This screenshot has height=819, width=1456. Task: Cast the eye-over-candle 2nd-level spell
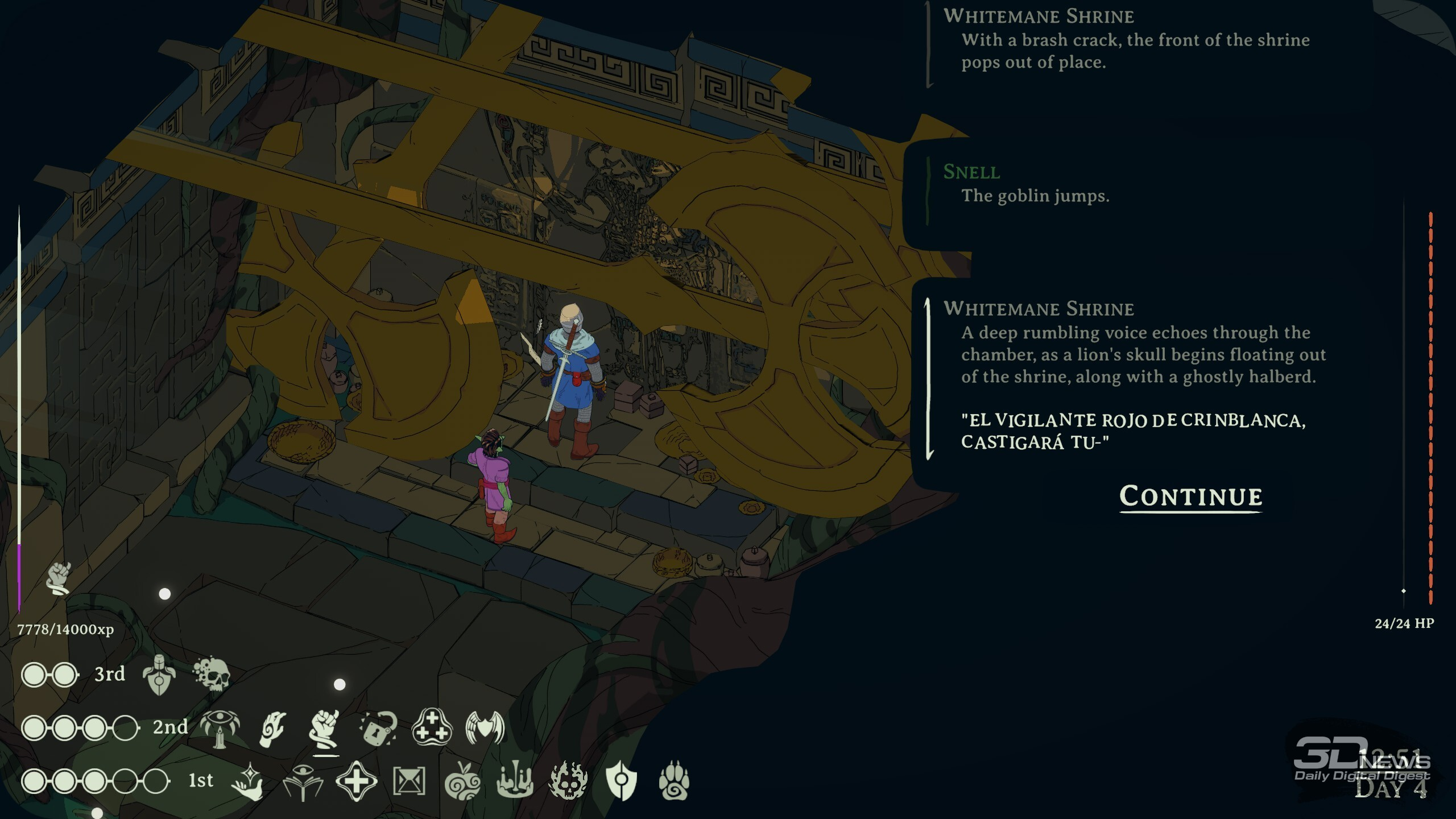click(x=220, y=728)
